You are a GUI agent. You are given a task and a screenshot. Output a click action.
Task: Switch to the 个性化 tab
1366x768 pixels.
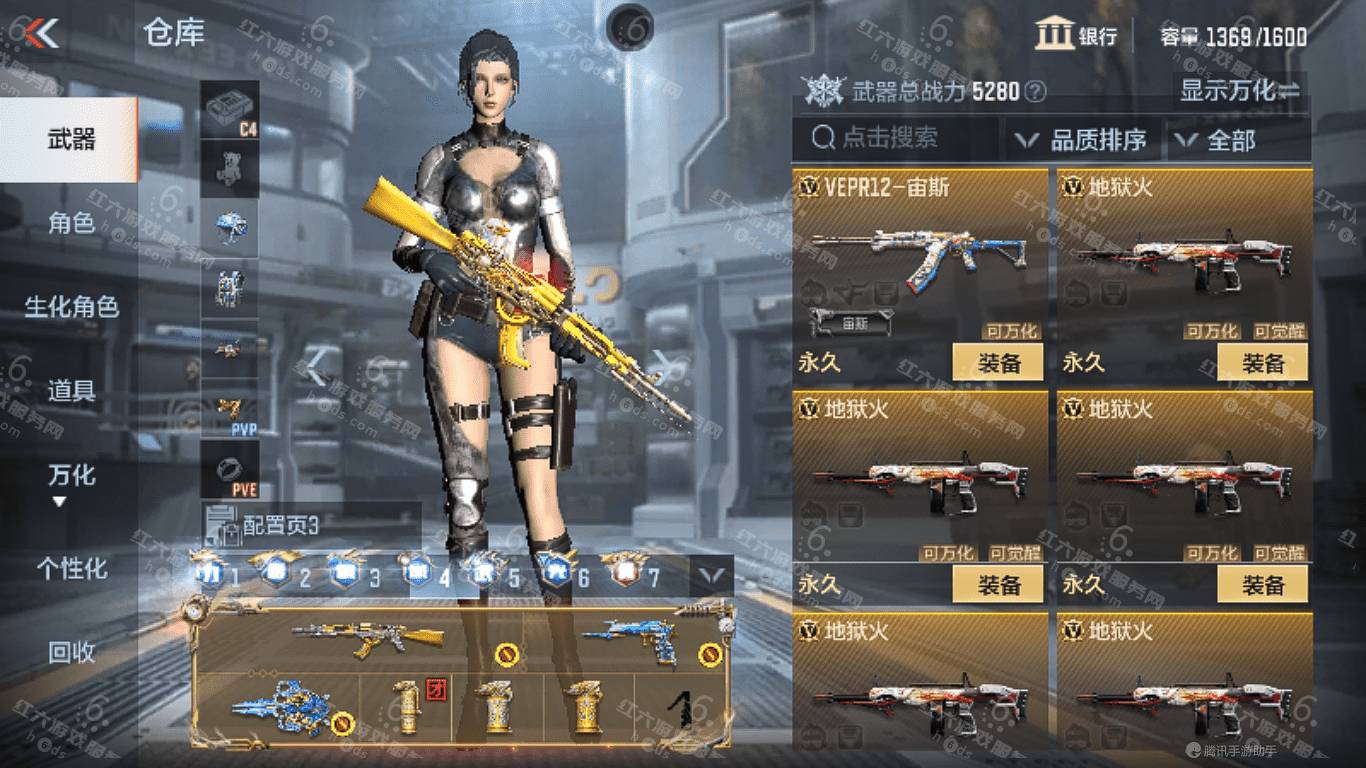(x=70, y=569)
